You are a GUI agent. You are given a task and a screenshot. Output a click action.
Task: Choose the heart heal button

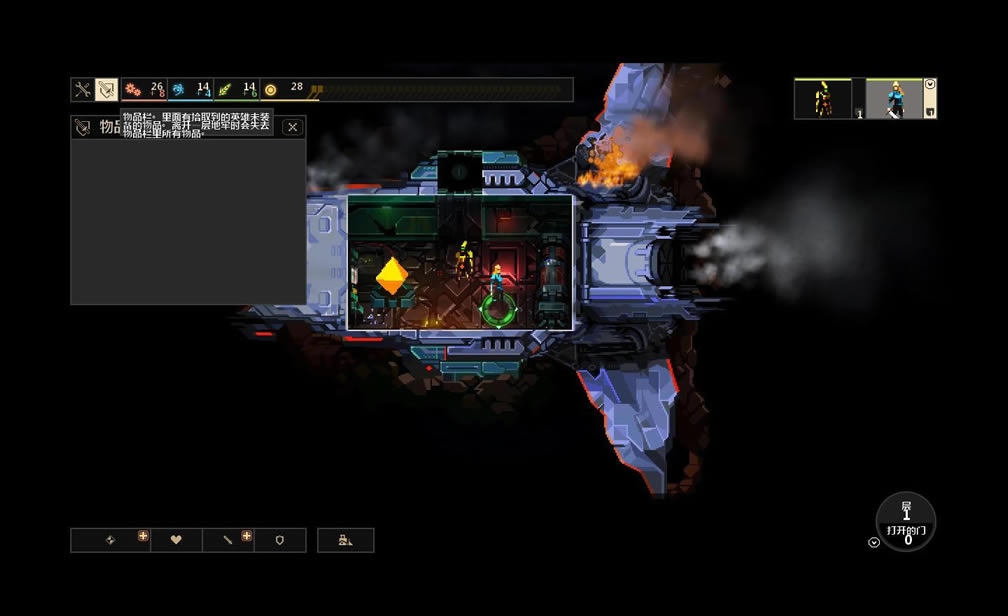176,540
